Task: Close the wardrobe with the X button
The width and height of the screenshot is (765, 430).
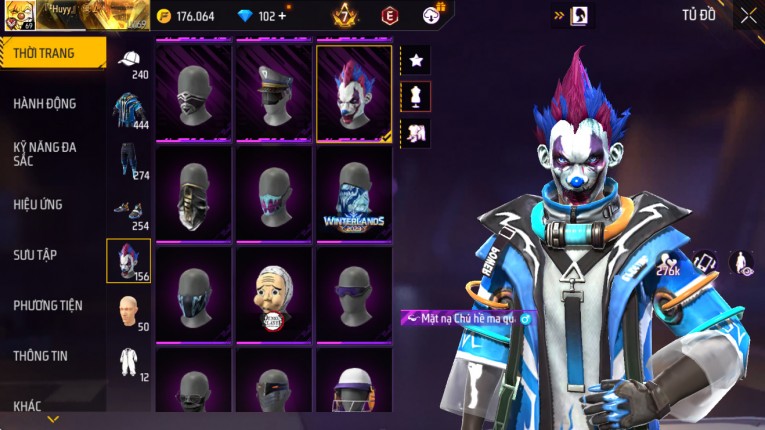Action: [x=748, y=15]
